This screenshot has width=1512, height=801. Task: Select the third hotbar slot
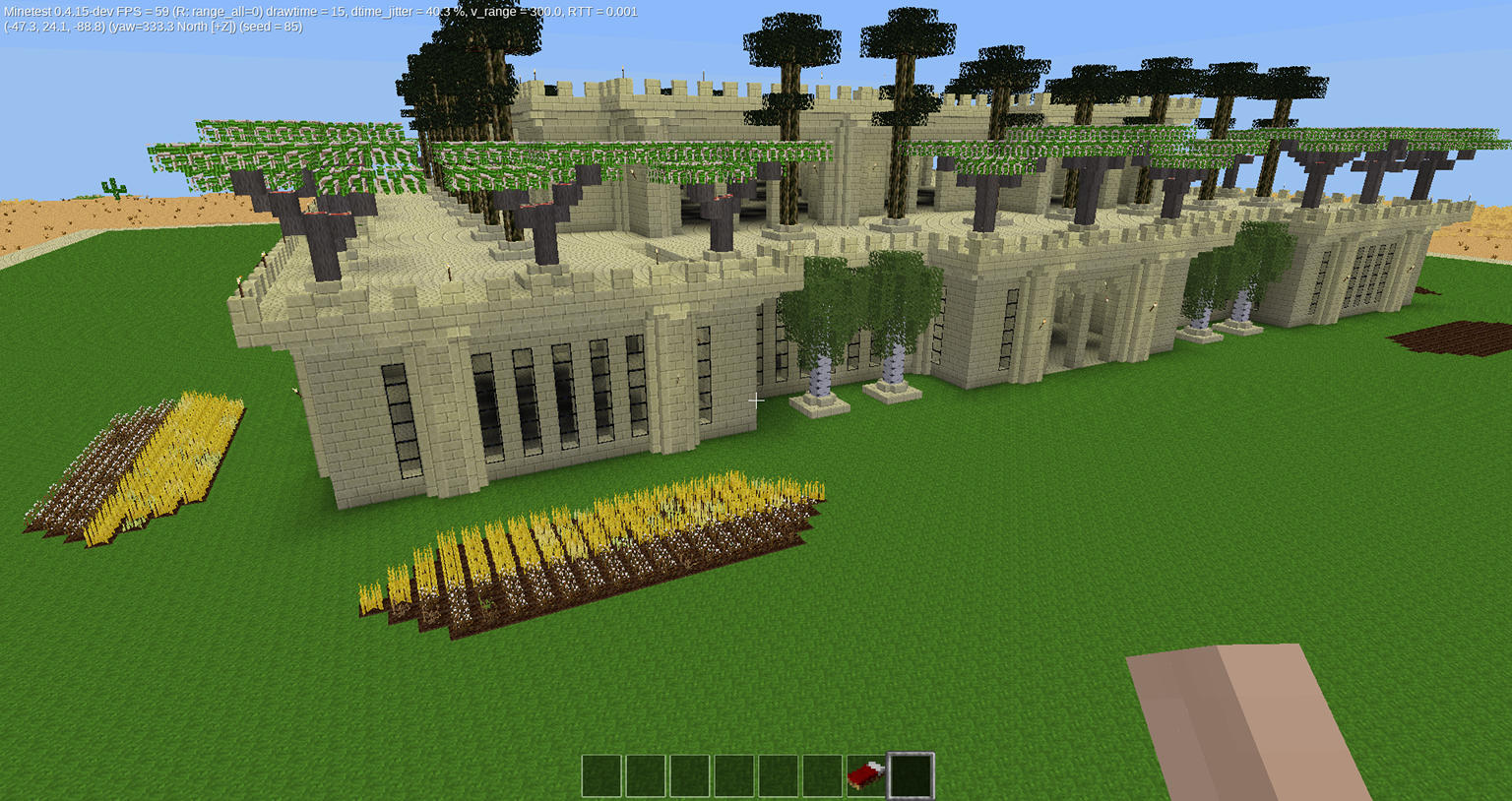coord(689,773)
